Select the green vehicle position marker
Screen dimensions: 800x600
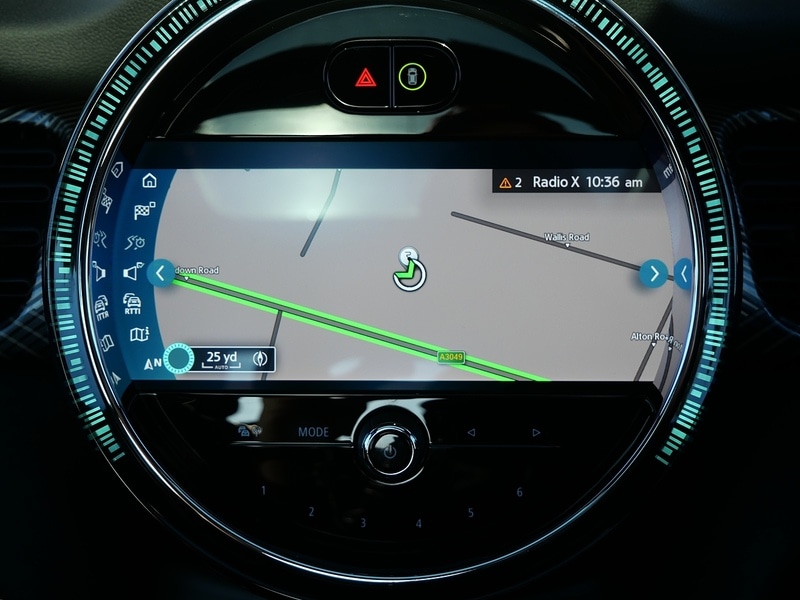tap(407, 272)
